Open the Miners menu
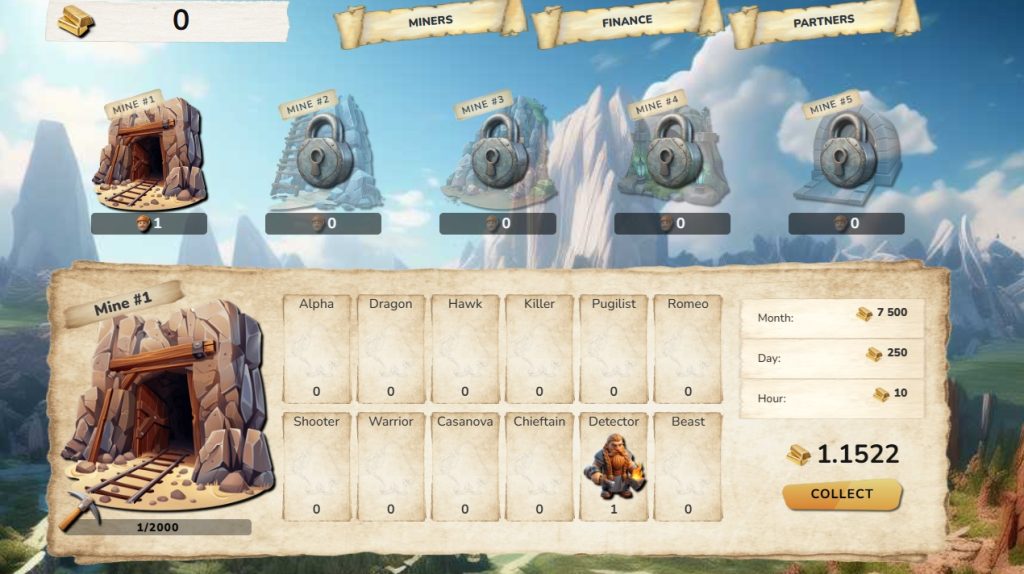Image resolution: width=1024 pixels, height=574 pixels. pos(430,21)
